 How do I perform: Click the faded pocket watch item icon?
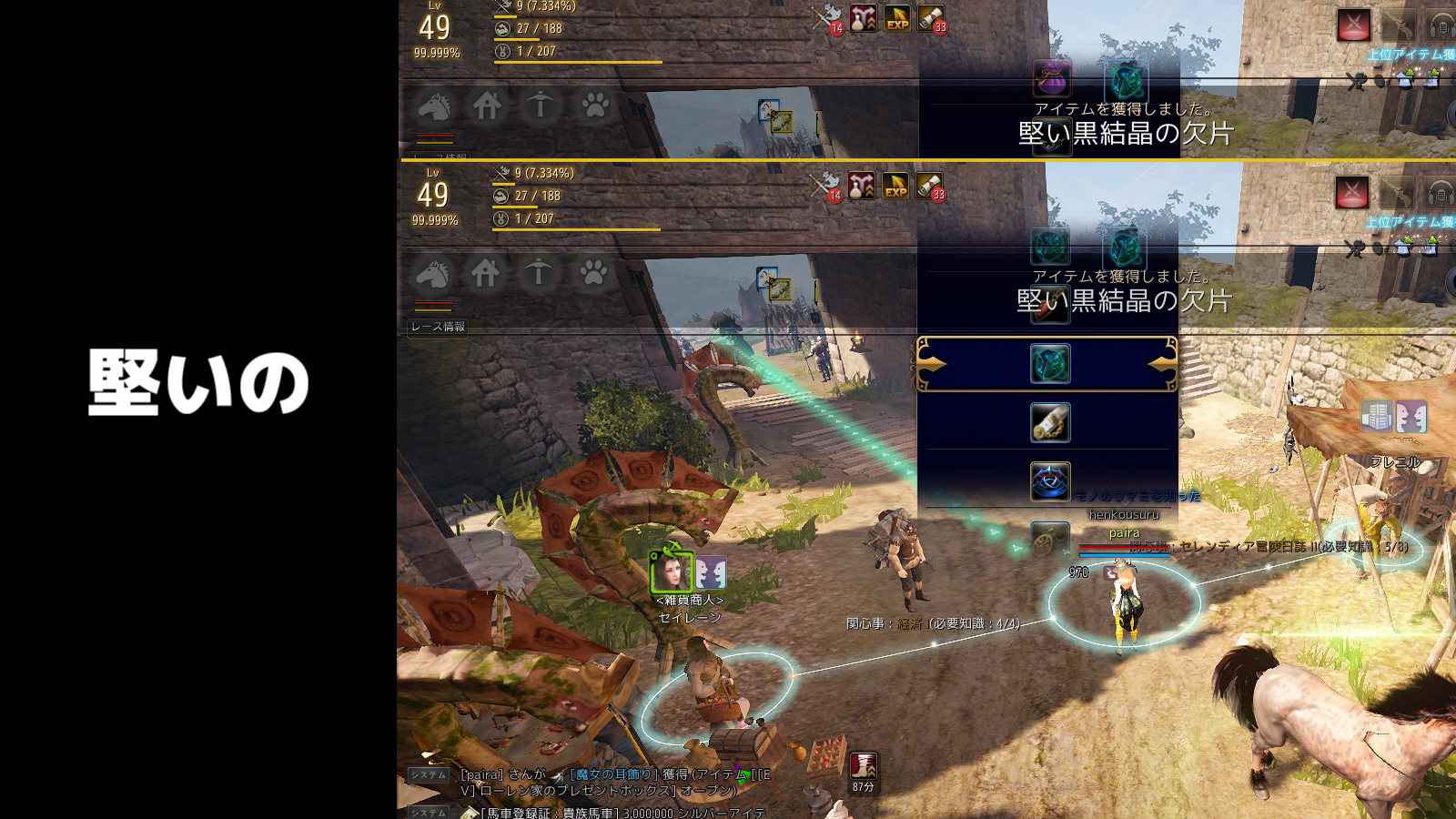tap(1048, 539)
